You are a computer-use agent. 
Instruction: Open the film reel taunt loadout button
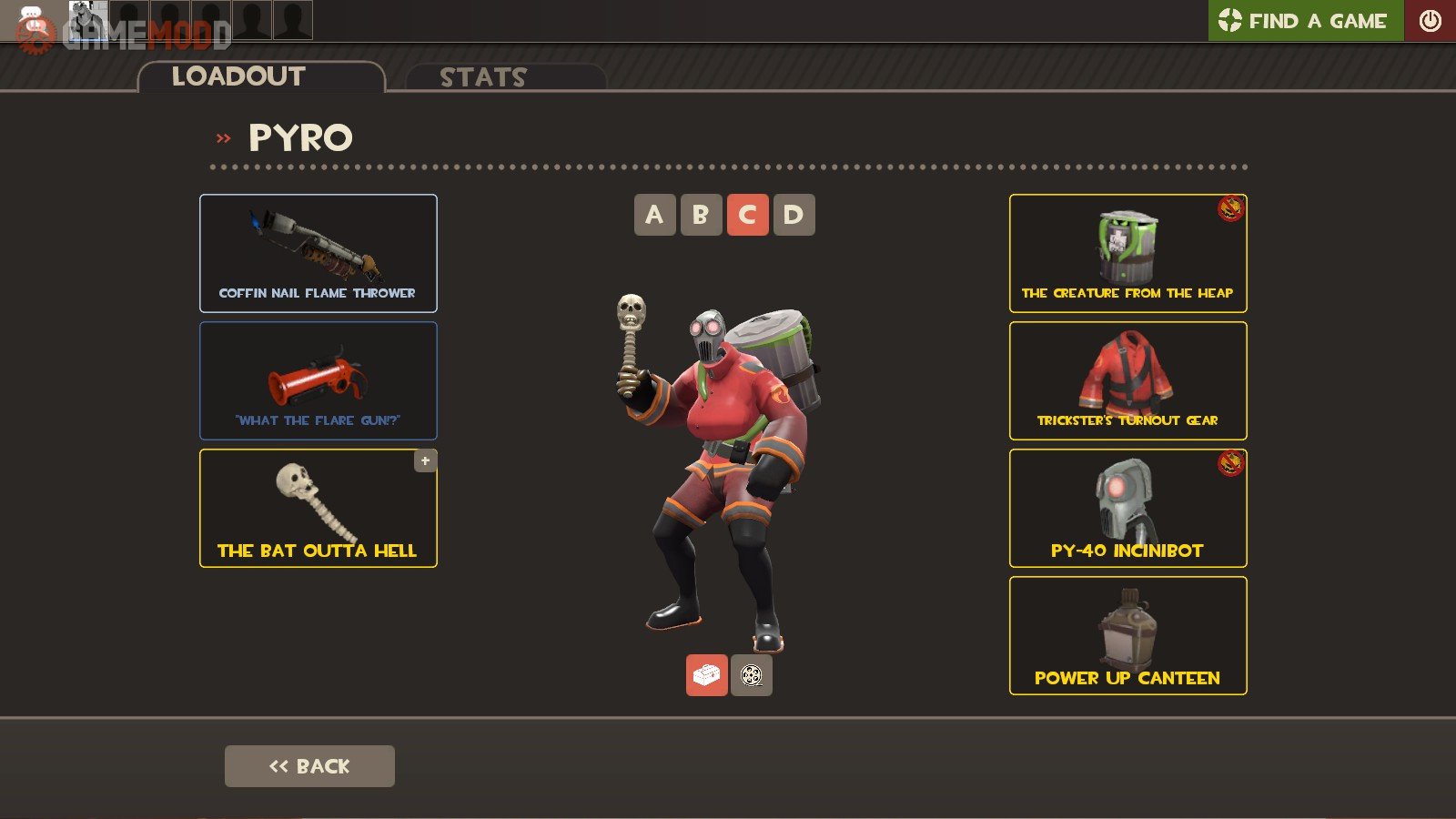point(752,675)
